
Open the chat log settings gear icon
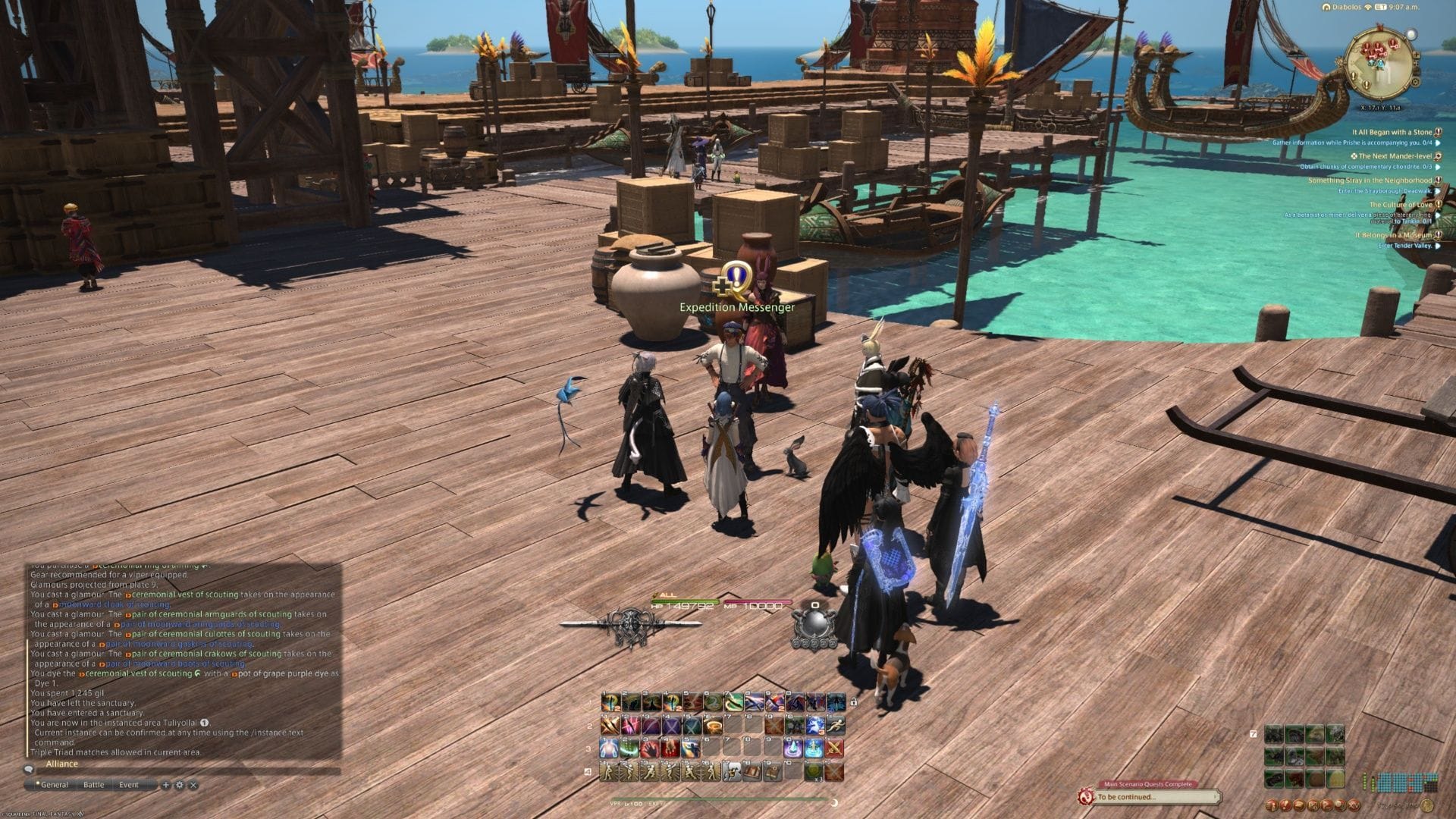click(x=180, y=785)
